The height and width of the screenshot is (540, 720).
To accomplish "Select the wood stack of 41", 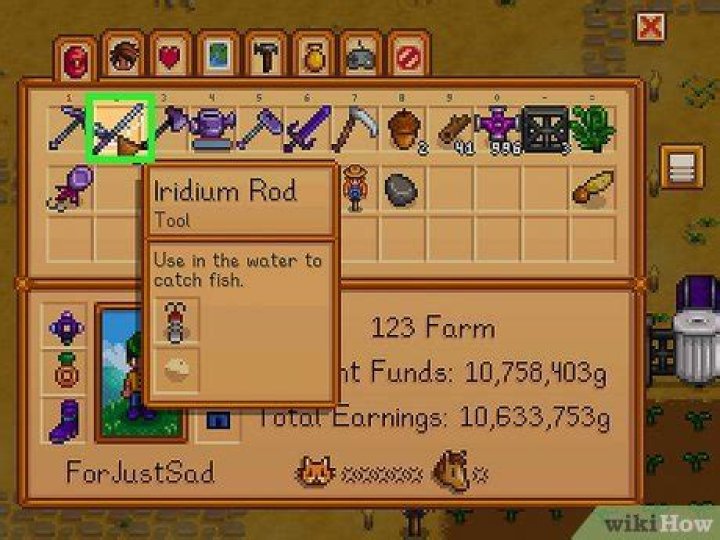I will point(451,128).
